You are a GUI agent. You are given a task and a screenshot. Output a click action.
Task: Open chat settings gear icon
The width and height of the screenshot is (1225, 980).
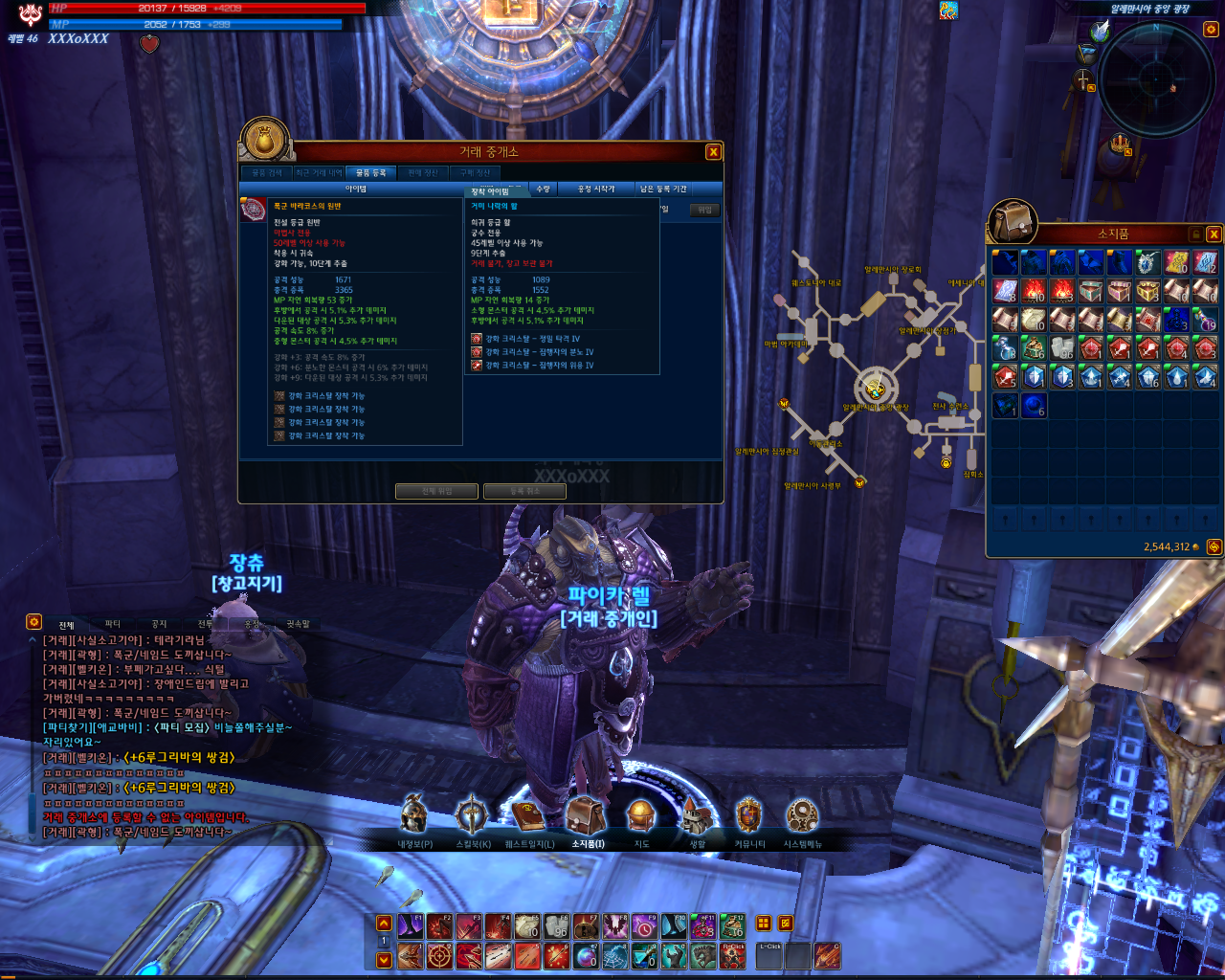point(33,621)
